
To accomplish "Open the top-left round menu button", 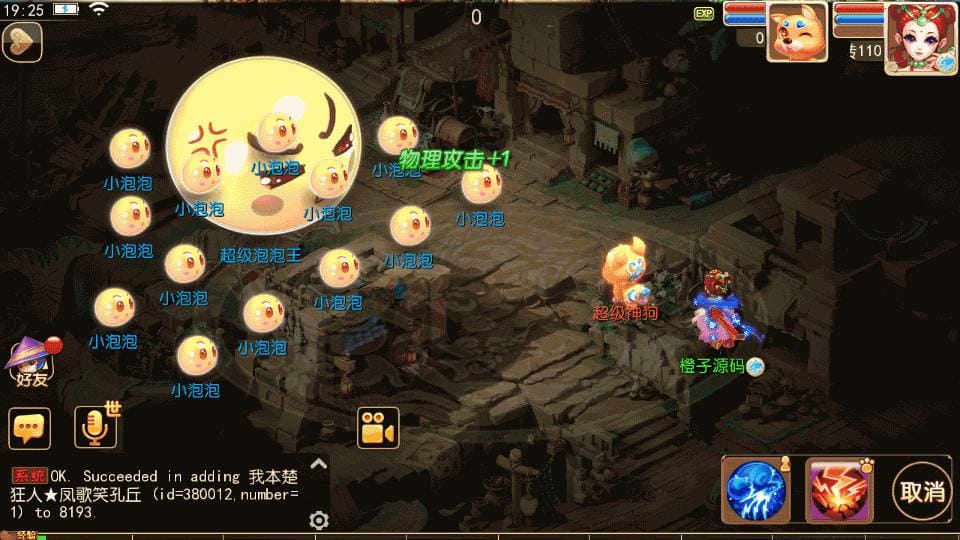I will pyautogui.click(x=21, y=43).
